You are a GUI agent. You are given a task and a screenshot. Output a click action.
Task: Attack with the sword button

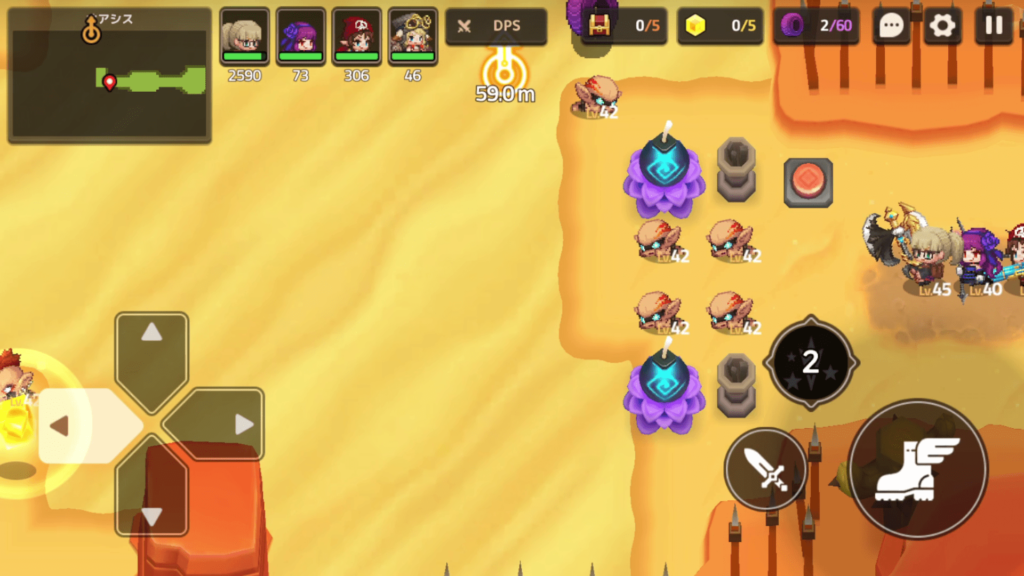point(766,469)
